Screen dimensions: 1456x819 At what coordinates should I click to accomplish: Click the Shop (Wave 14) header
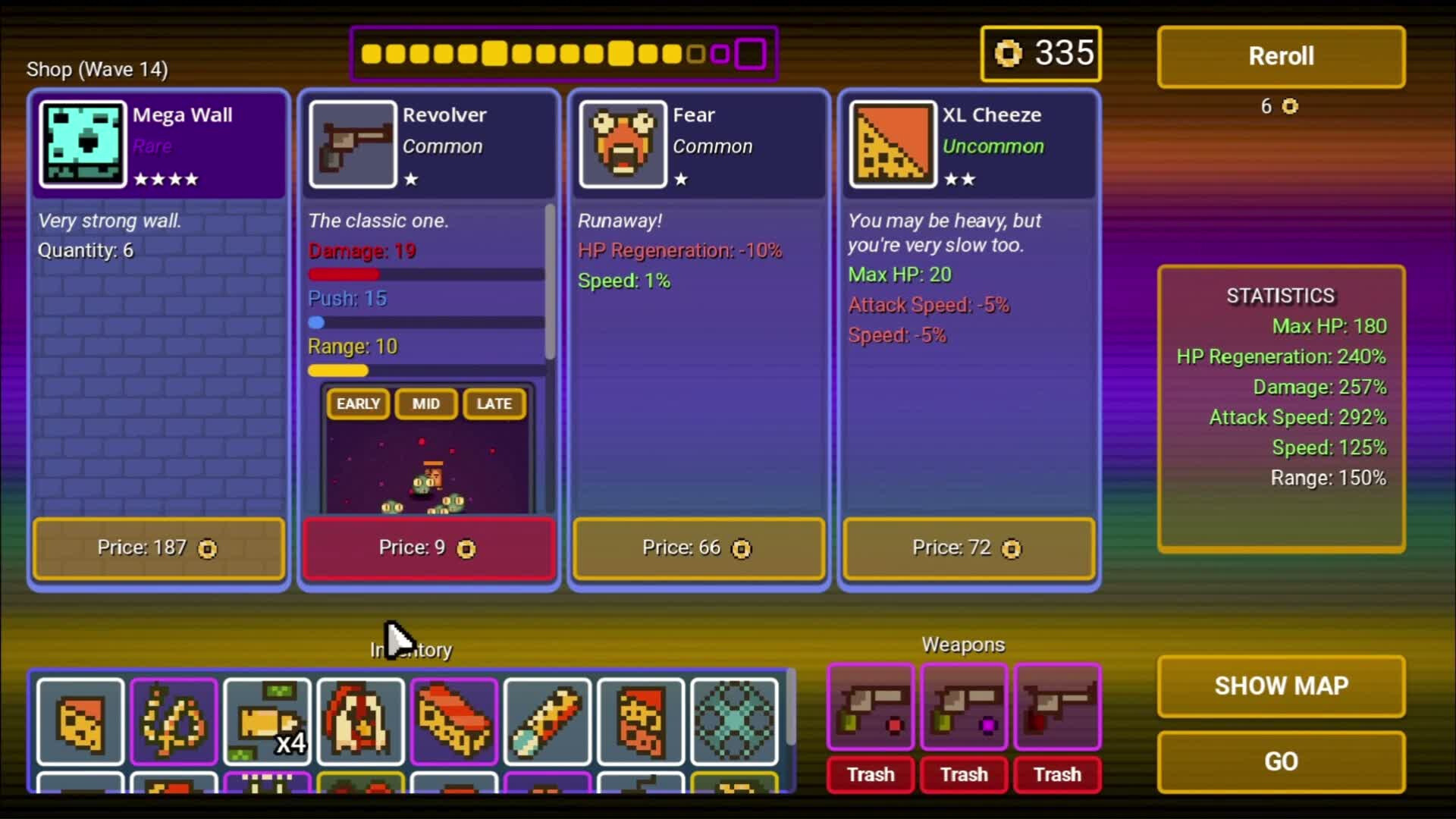[96, 69]
